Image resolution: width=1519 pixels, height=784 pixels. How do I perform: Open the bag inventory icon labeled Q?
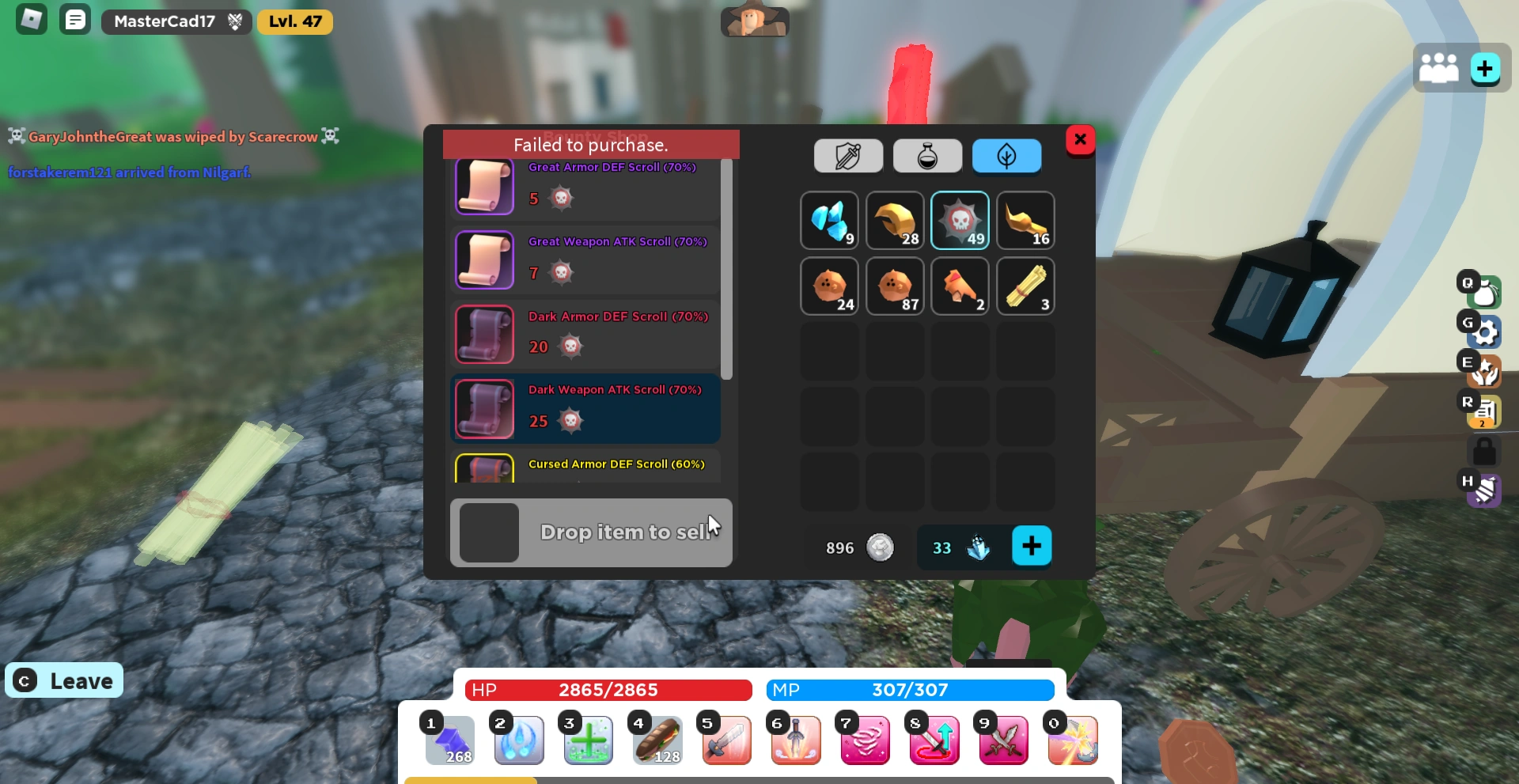[1484, 293]
